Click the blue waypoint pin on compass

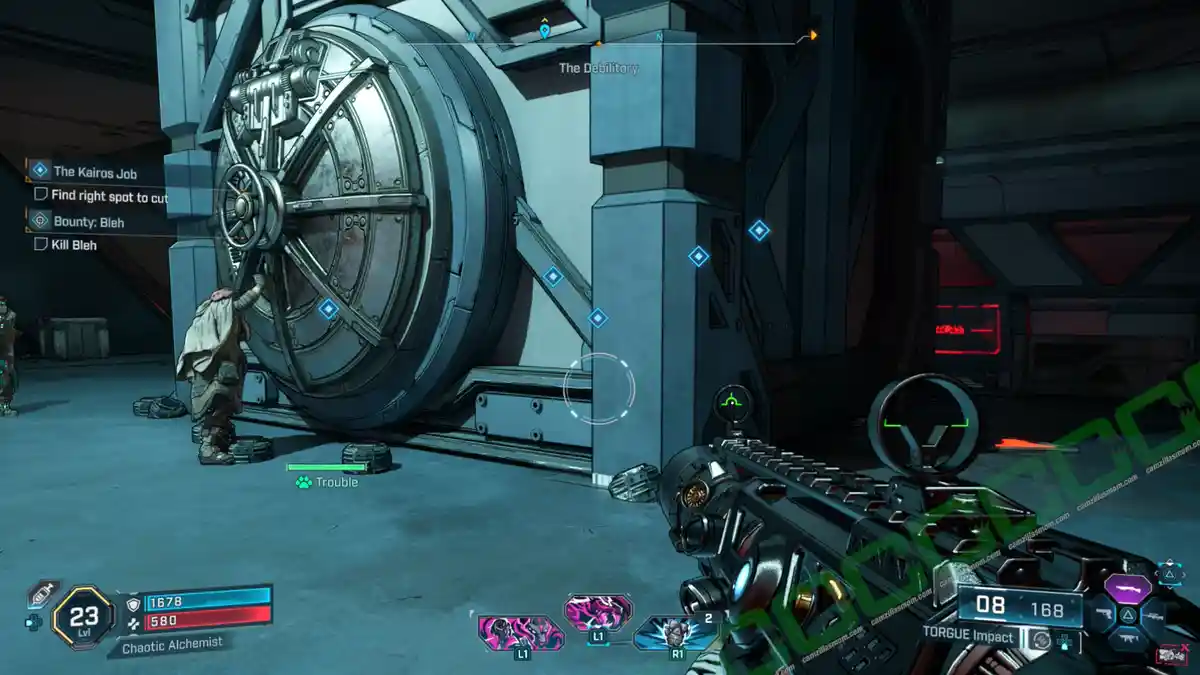click(x=544, y=31)
